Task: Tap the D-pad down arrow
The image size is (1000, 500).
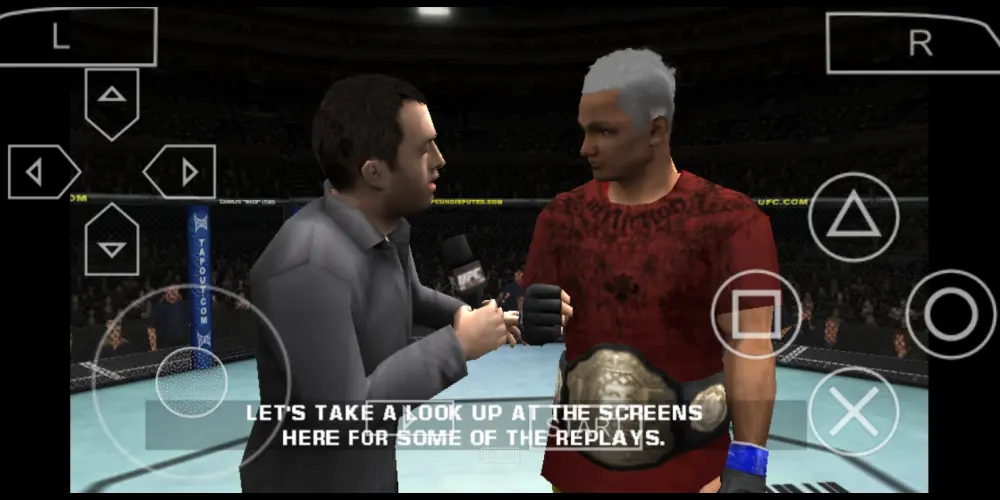Action: [112, 242]
